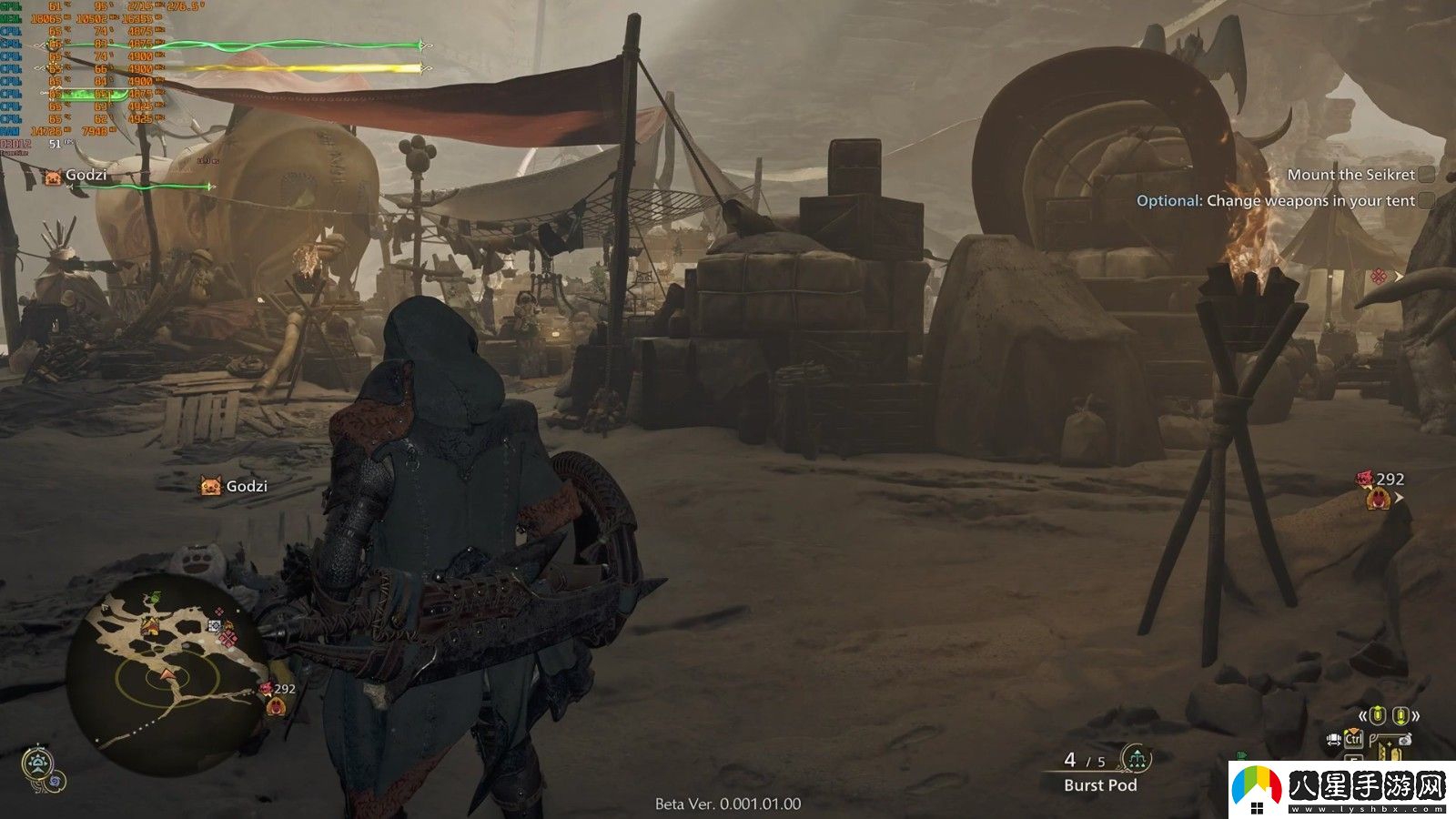Click the green marker on the minimap
The height and width of the screenshot is (819, 1456).
[155, 598]
